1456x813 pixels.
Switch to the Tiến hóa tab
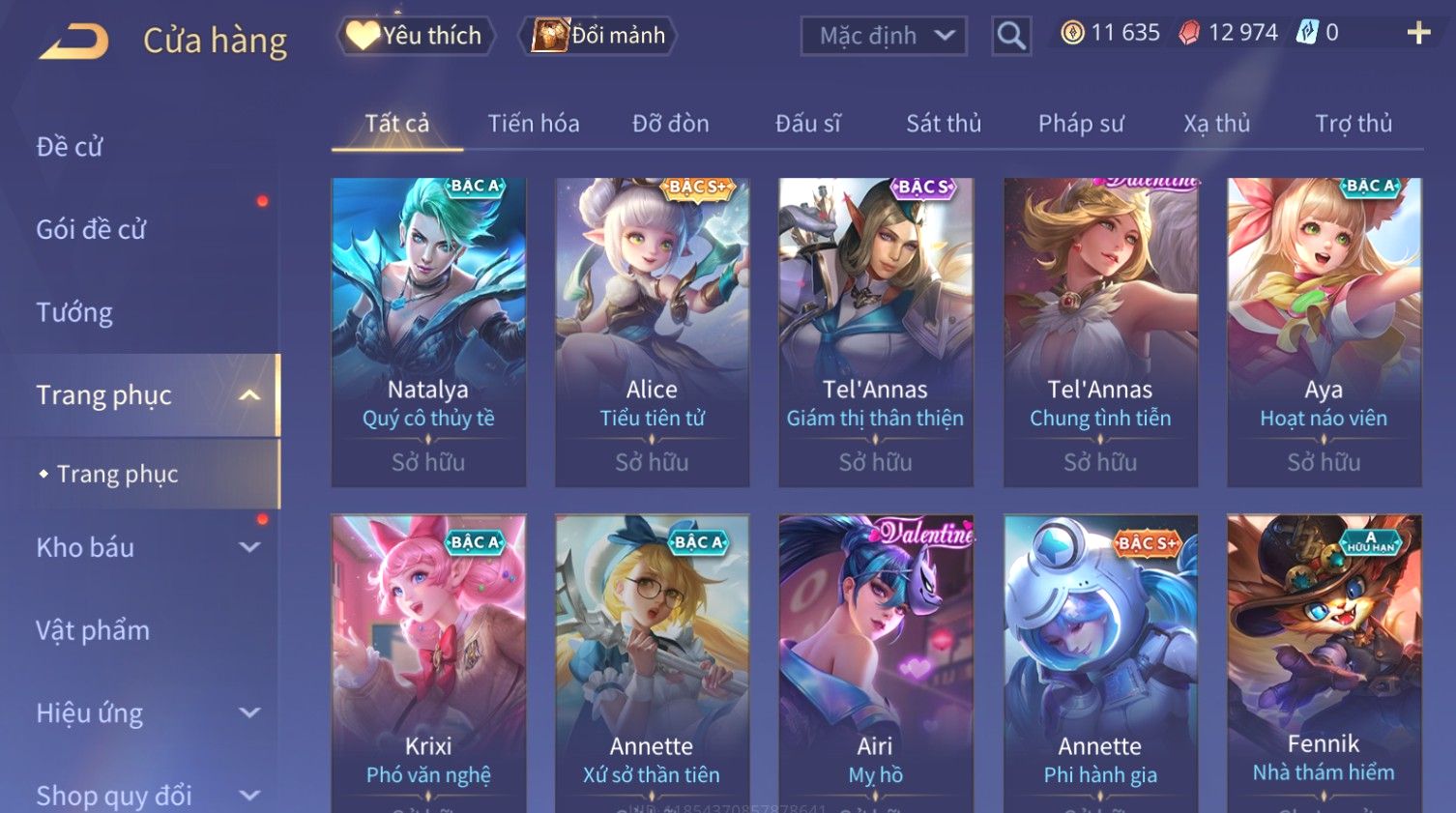(x=533, y=124)
